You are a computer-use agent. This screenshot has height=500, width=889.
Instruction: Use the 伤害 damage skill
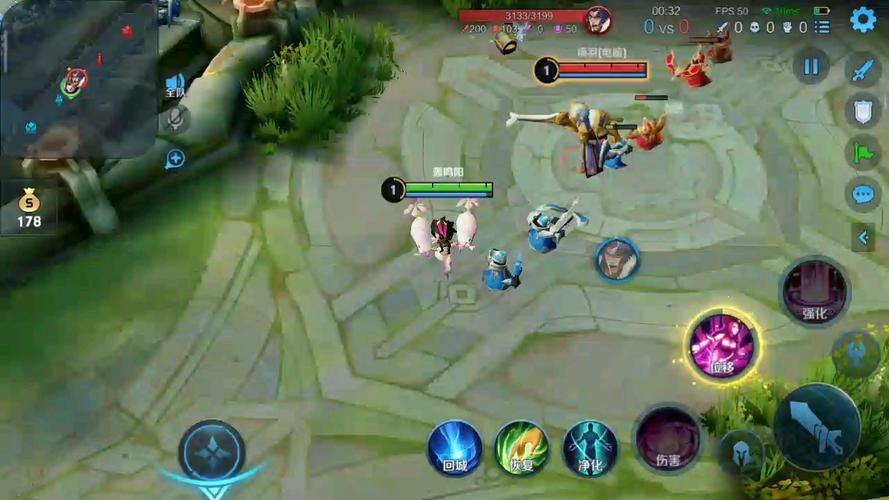(667, 437)
